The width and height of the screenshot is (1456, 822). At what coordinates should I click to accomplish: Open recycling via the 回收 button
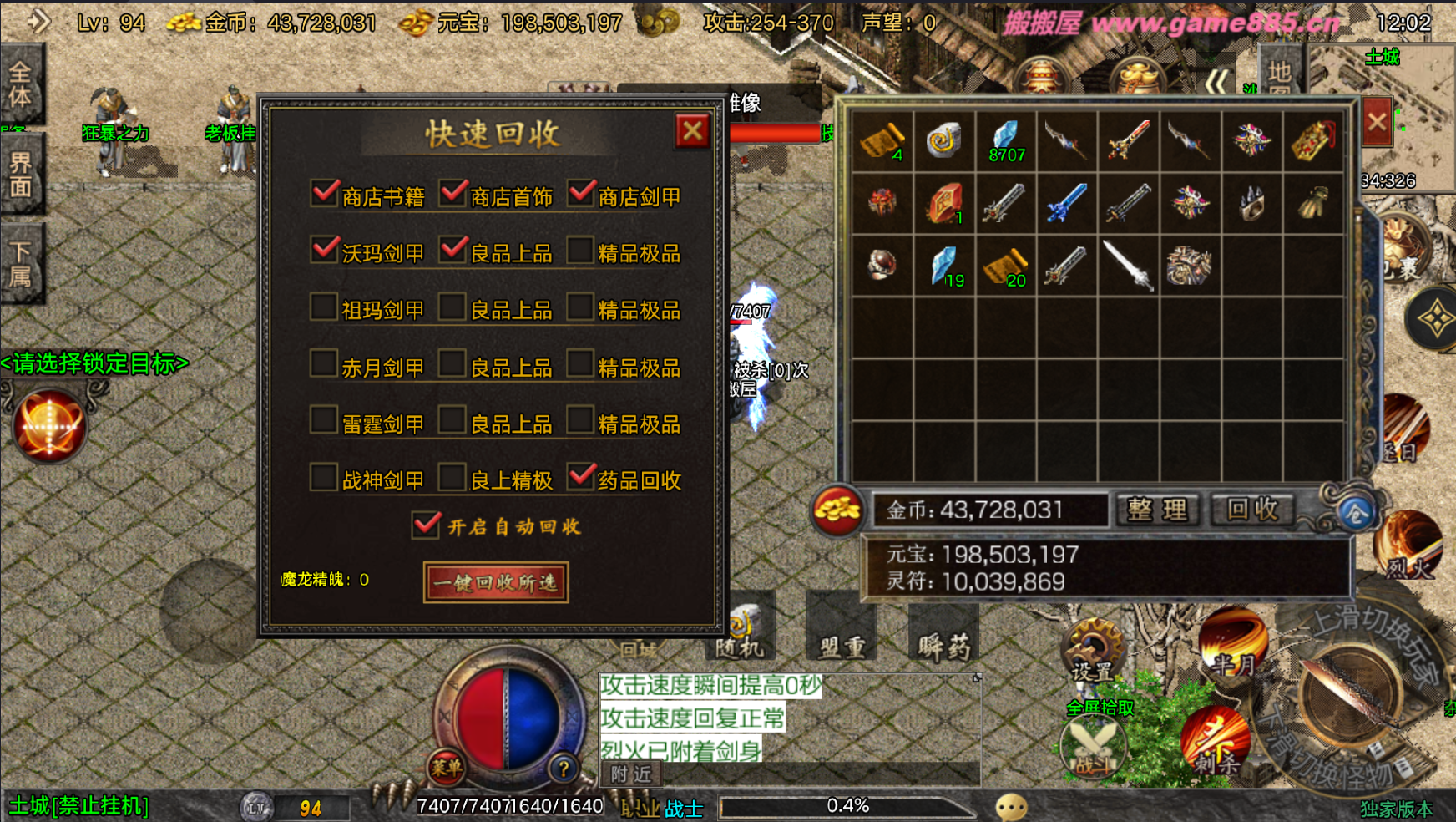(1252, 510)
